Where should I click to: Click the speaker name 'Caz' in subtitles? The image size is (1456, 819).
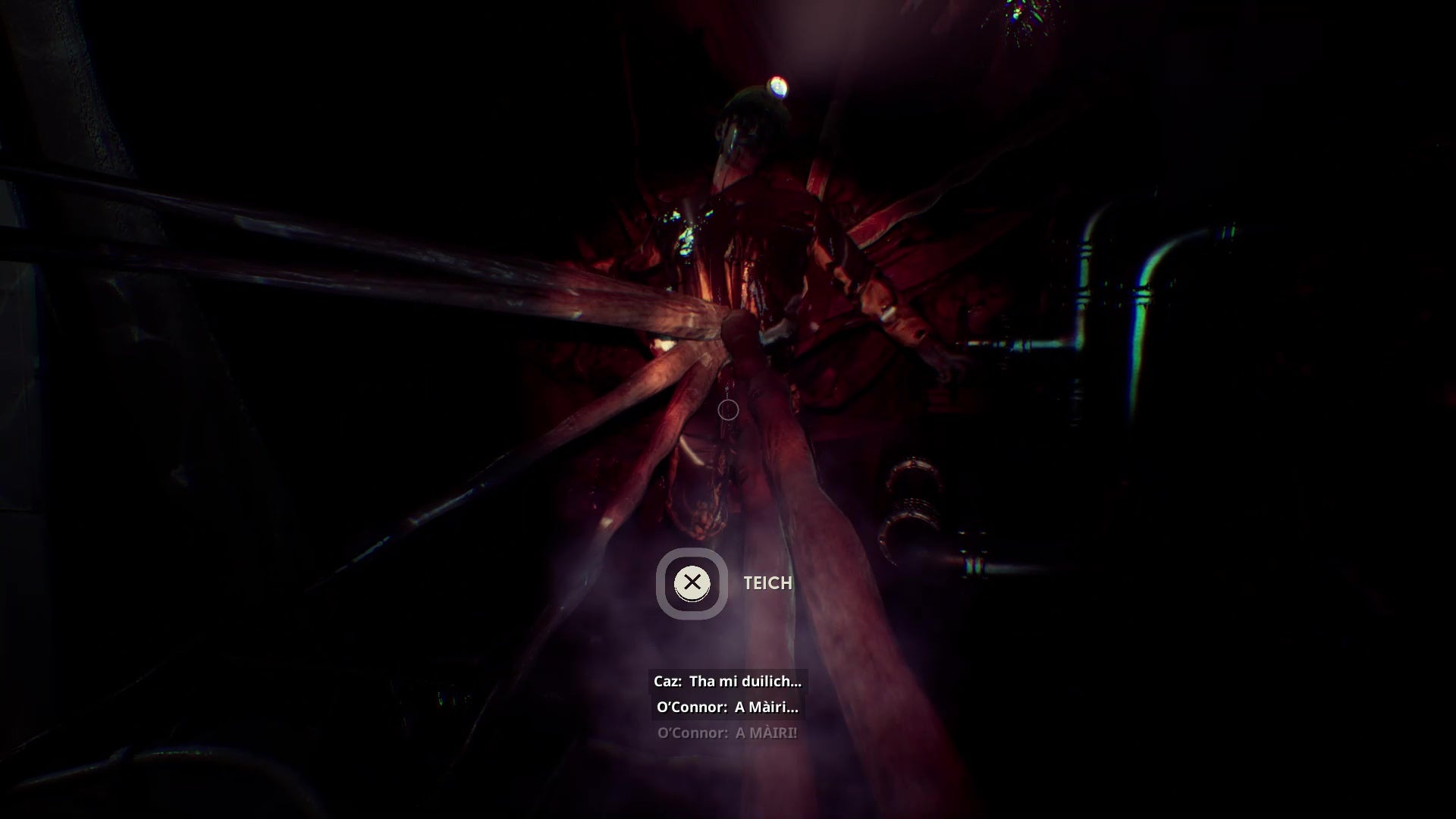(x=666, y=681)
